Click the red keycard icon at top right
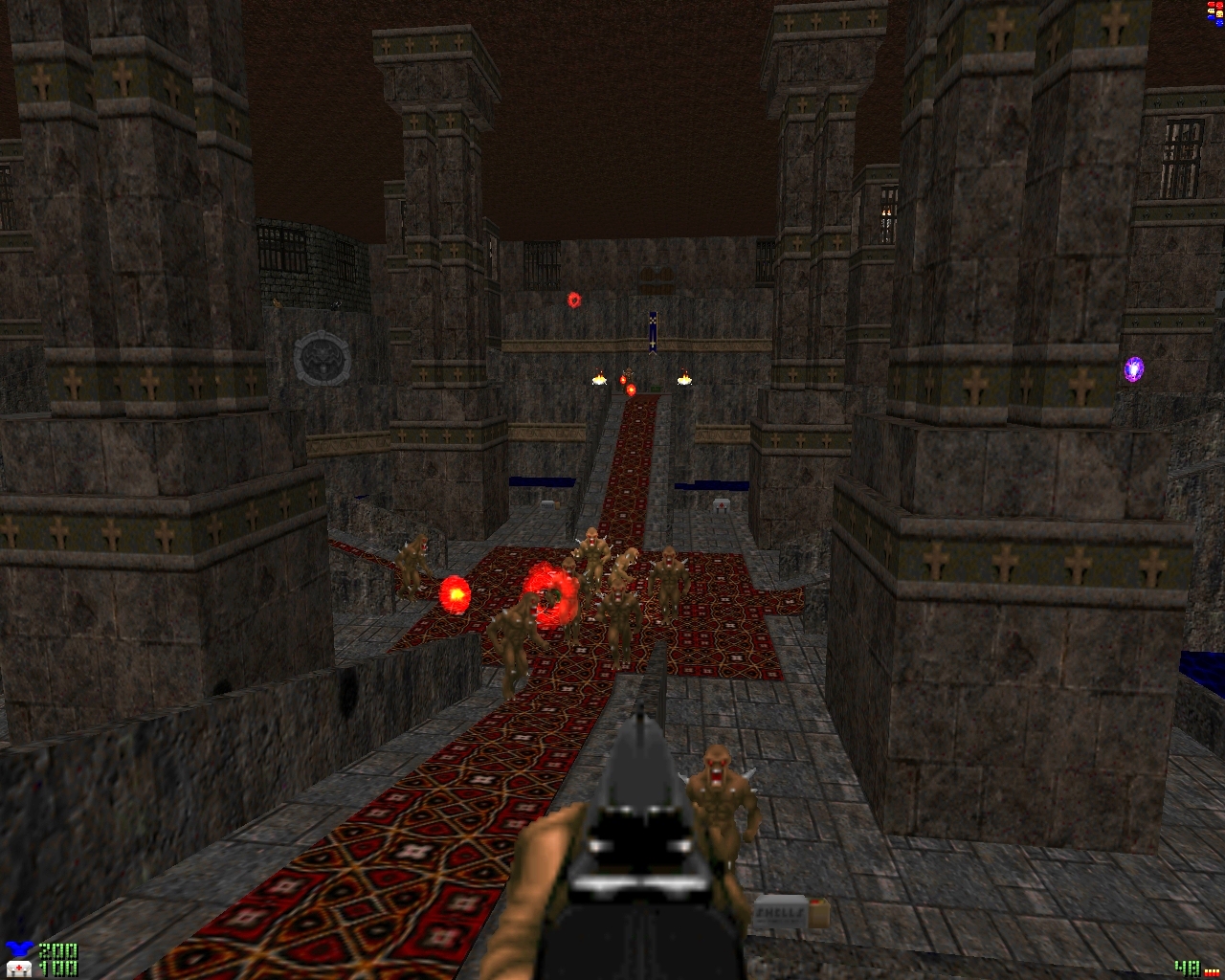 [x=1212, y=5]
